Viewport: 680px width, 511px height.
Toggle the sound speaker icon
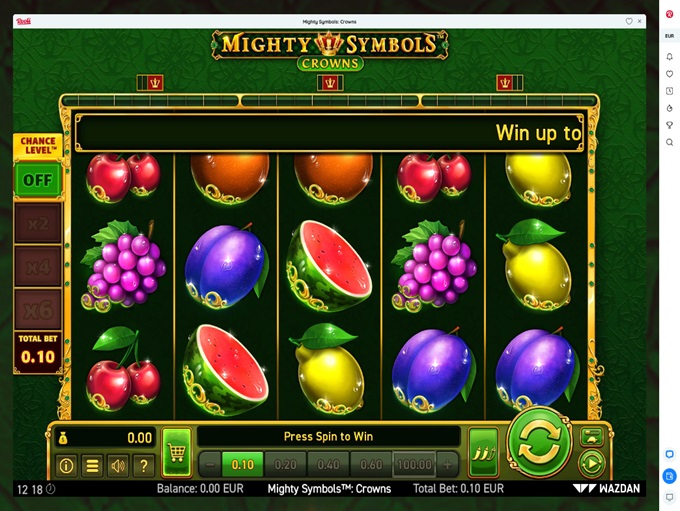pos(118,465)
